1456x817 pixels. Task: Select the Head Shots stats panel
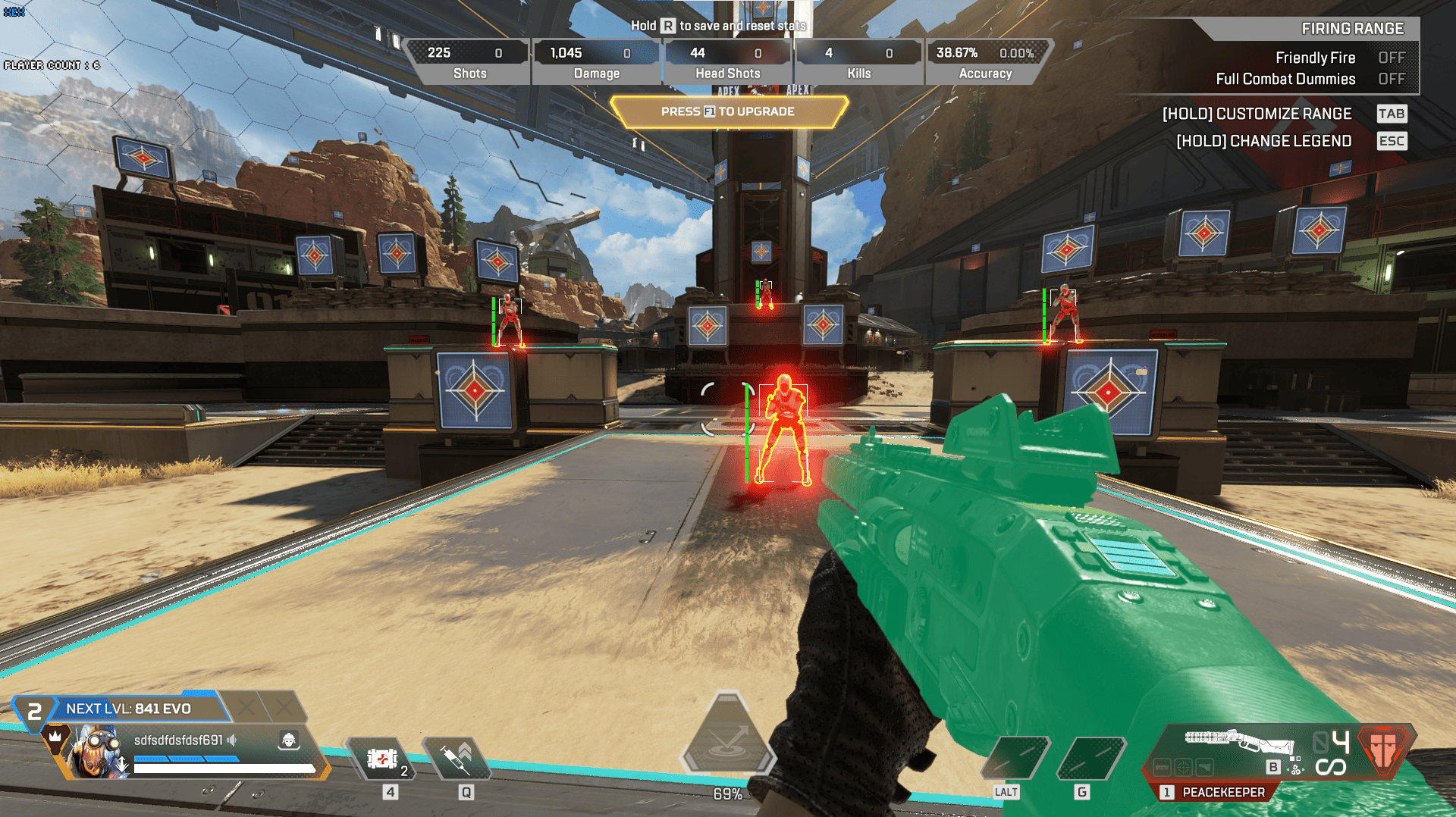tap(727, 62)
